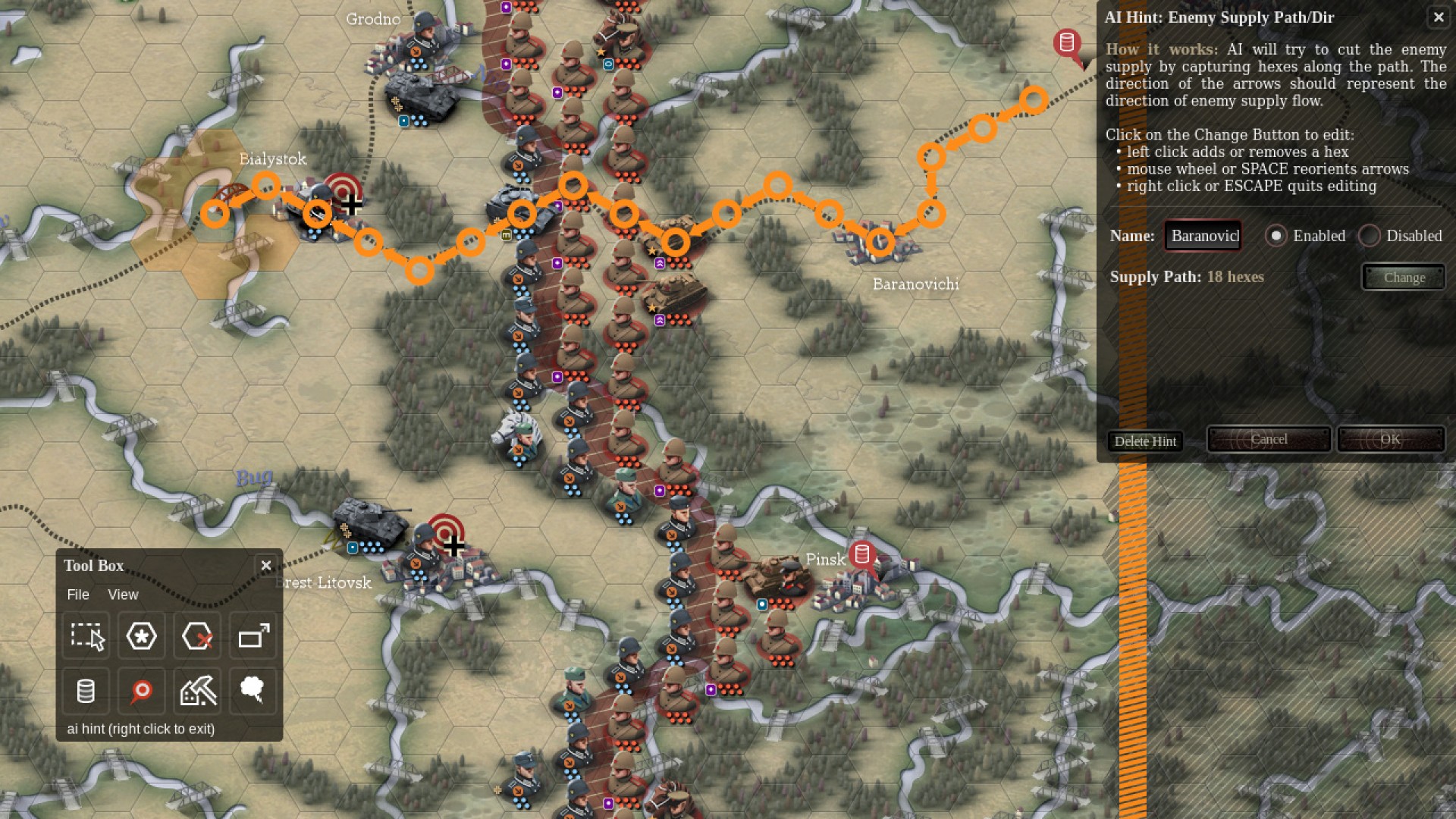
Task: Click the Name text field
Action: pyautogui.click(x=1203, y=236)
